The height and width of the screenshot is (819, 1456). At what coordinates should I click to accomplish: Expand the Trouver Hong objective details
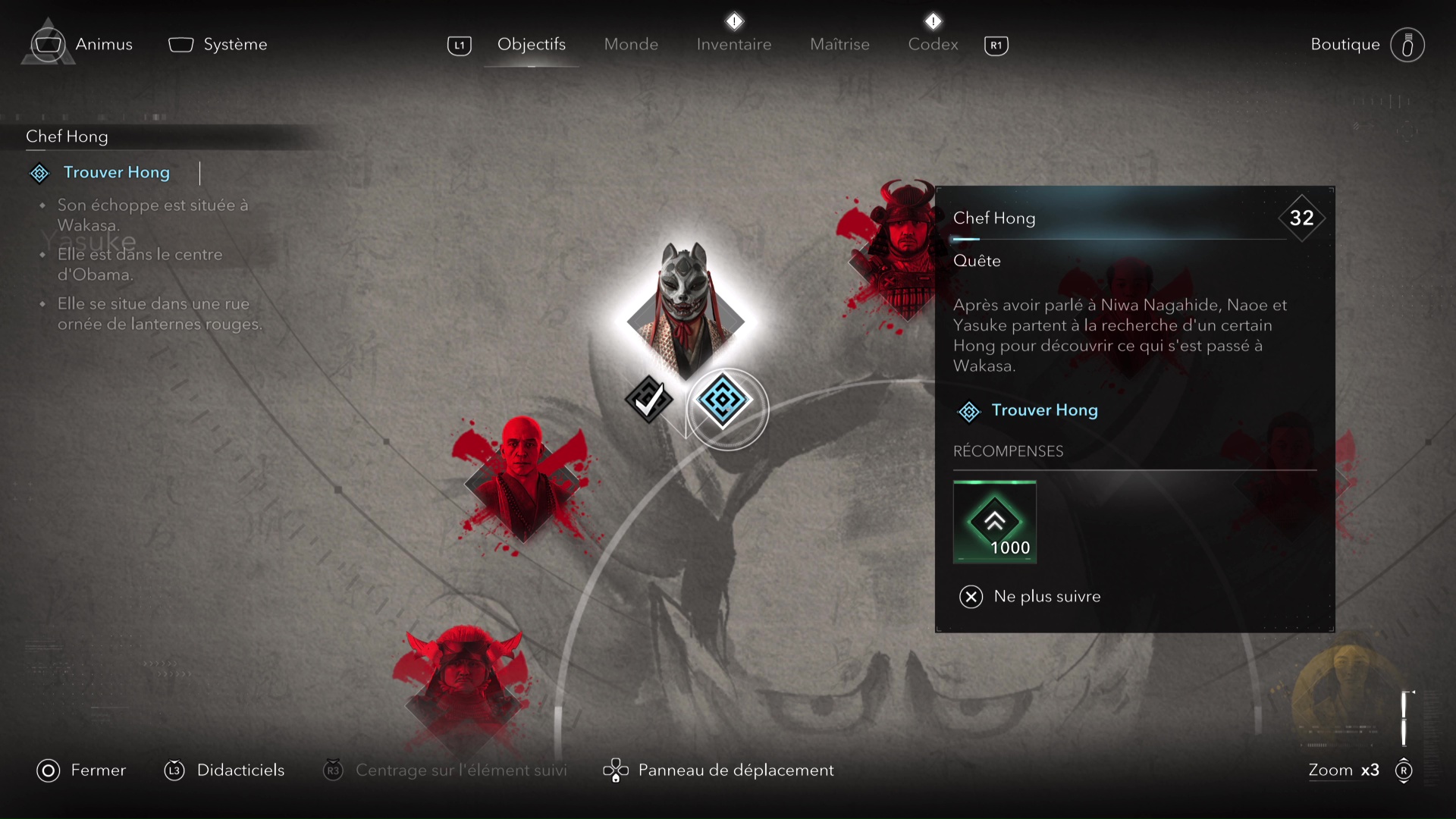[x=116, y=173]
